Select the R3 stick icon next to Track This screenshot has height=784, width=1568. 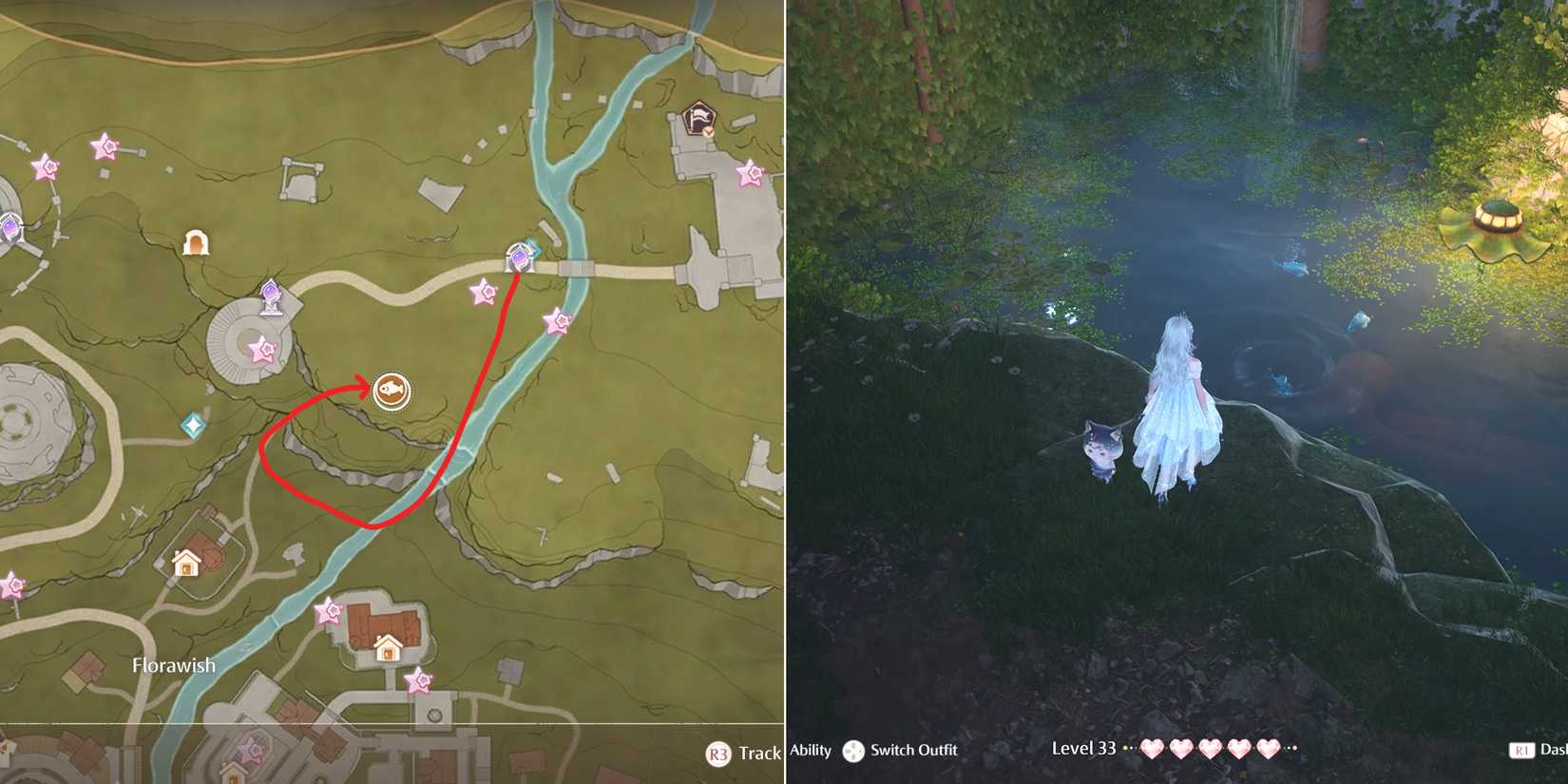coord(720,754)
